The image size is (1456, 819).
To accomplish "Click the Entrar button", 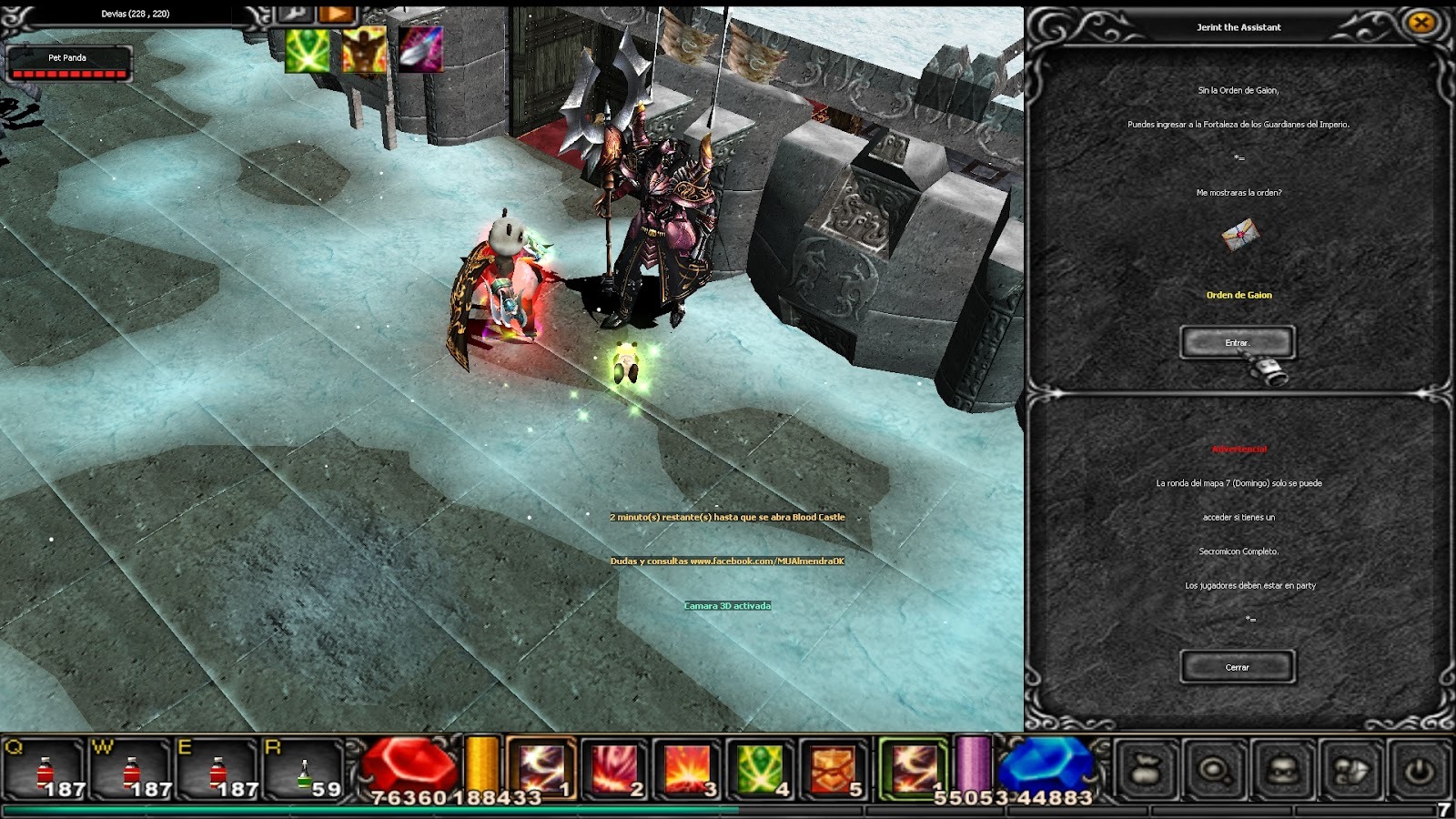I will coord(1237,342).
